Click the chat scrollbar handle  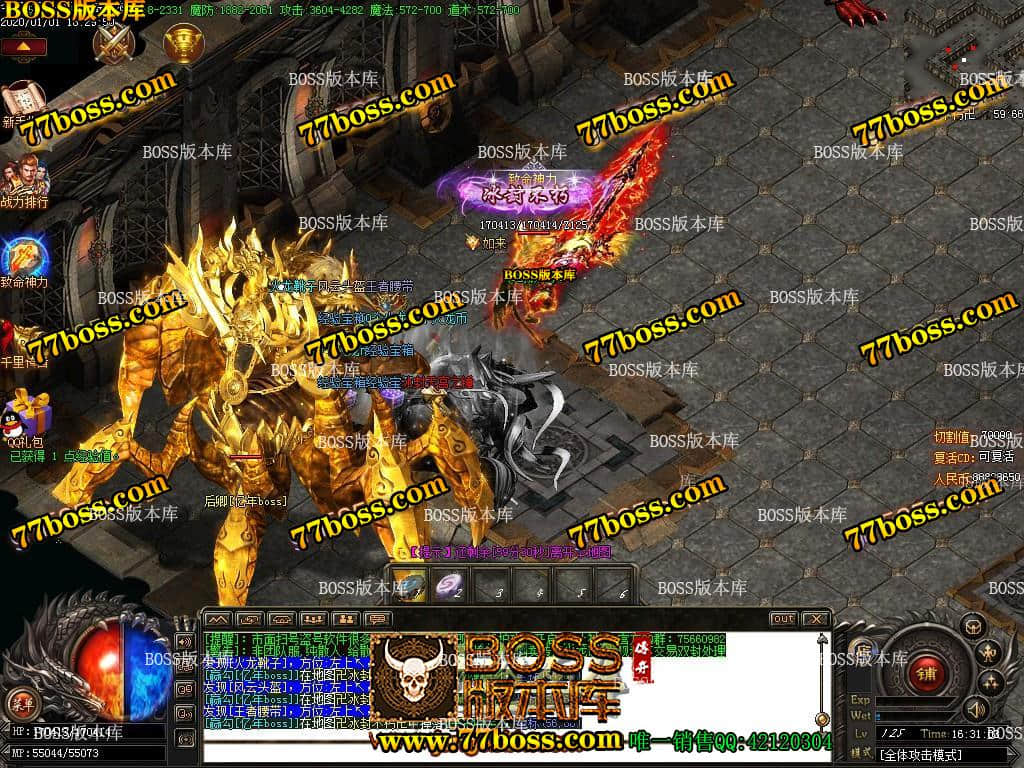coord(822,718)
